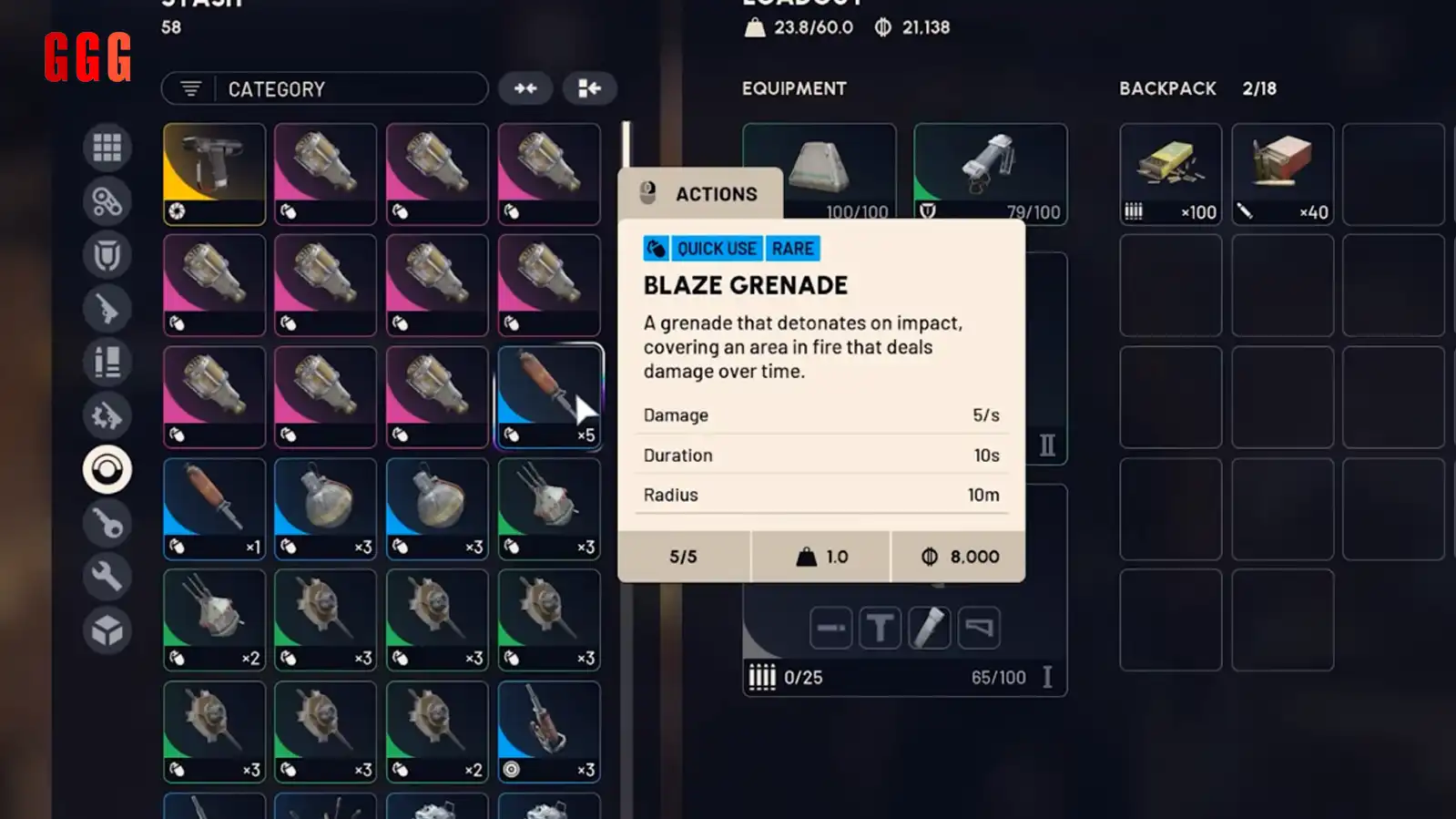1456x819 pixels.
Task: Show the cube materials category
Action: (x=107, y=630)
